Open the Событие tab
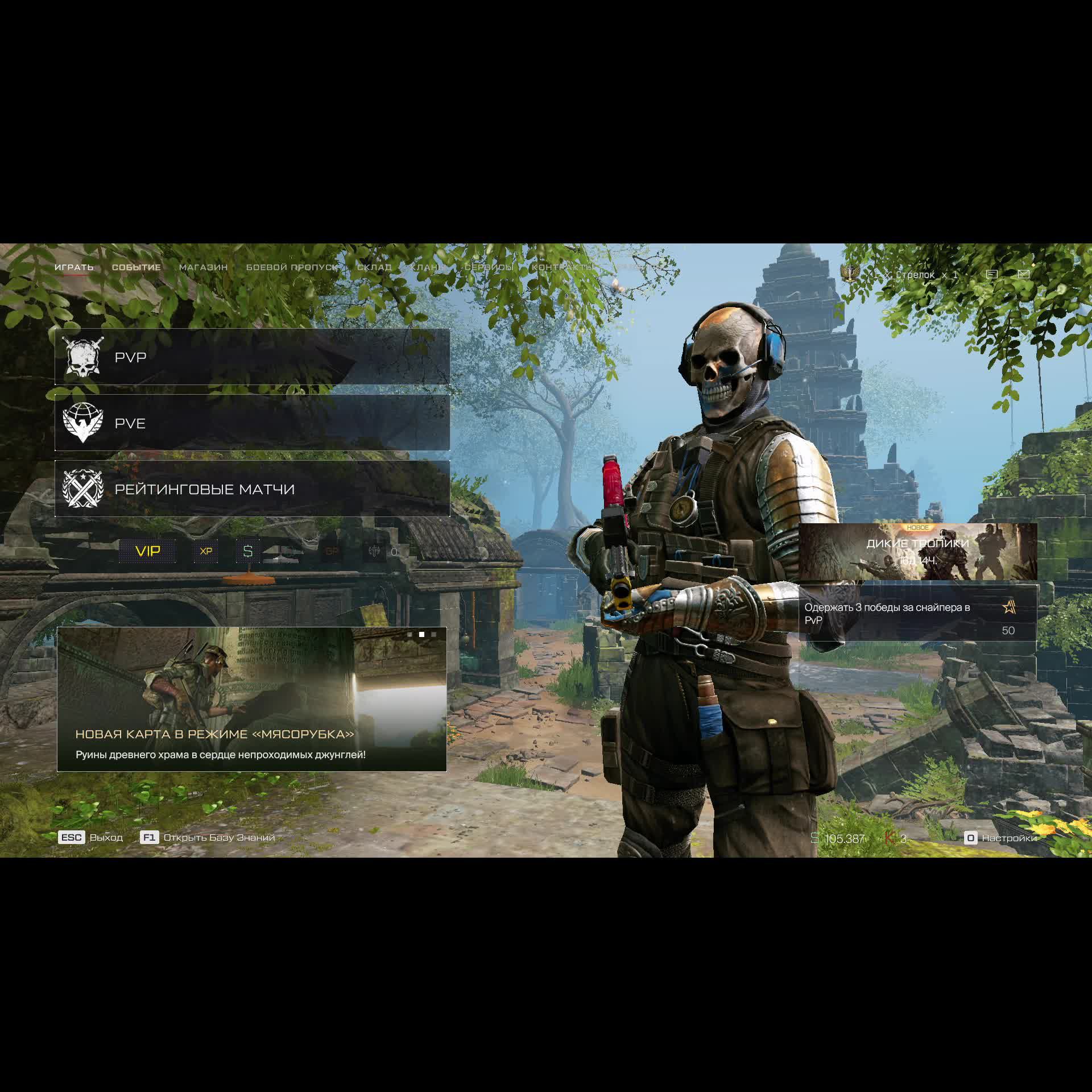This screenshot has width=1092, height=1092. click(136, 267)
